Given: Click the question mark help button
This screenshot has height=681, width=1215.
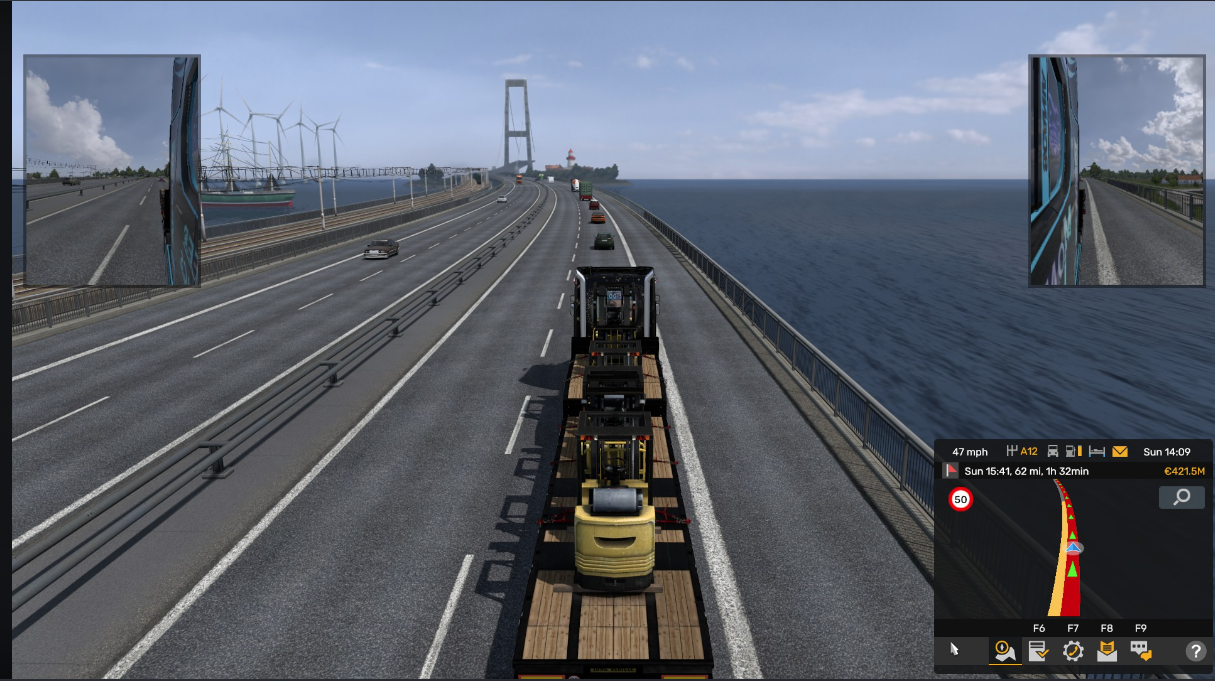Looking at the screenshot, I should click(1195, 651).
